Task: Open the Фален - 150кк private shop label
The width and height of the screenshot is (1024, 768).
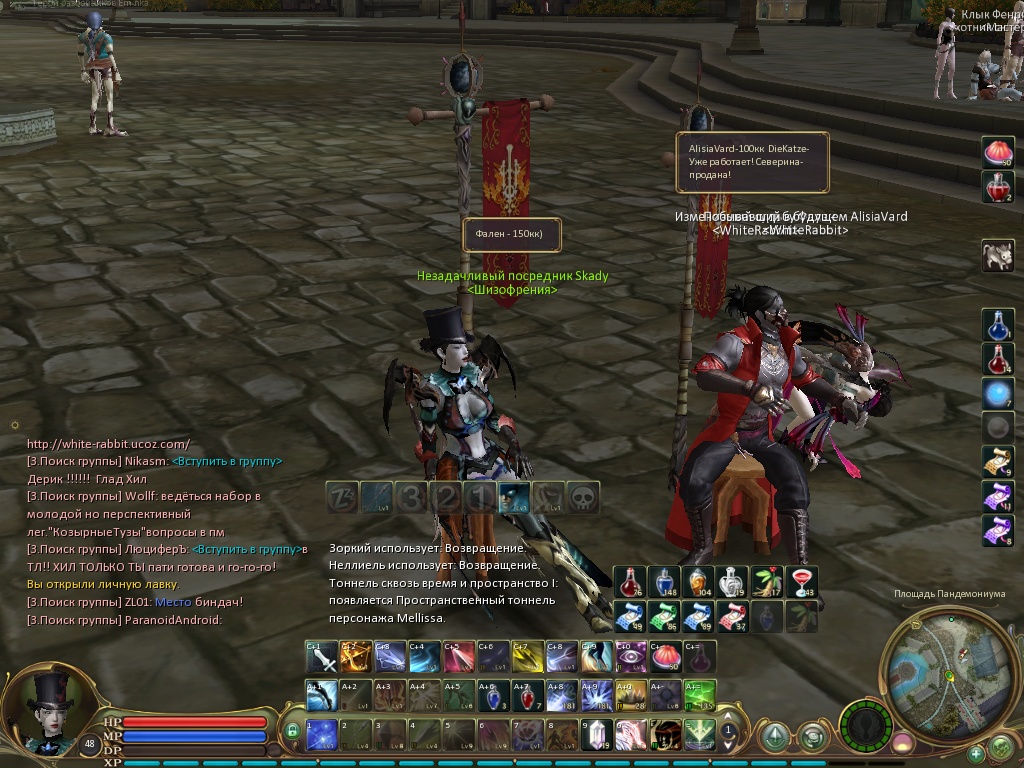Action: pyautogui.click(x=511, y=234)
